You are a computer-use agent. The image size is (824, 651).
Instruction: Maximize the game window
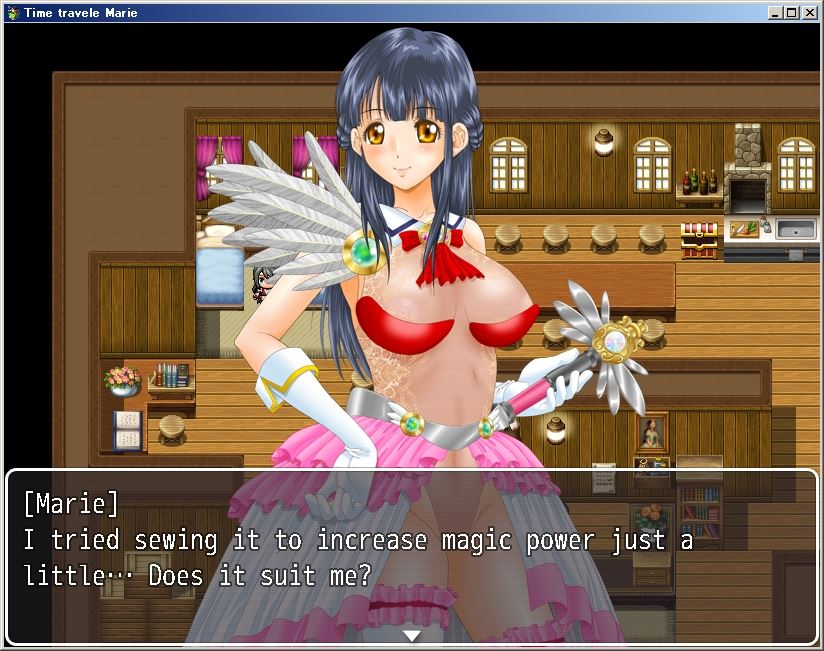(792, 12)
